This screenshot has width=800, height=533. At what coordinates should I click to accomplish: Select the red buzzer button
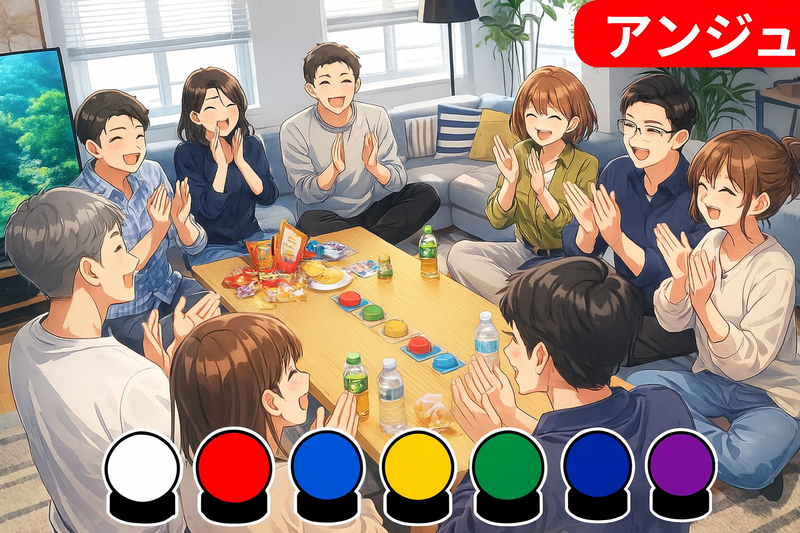coord(235,468)
